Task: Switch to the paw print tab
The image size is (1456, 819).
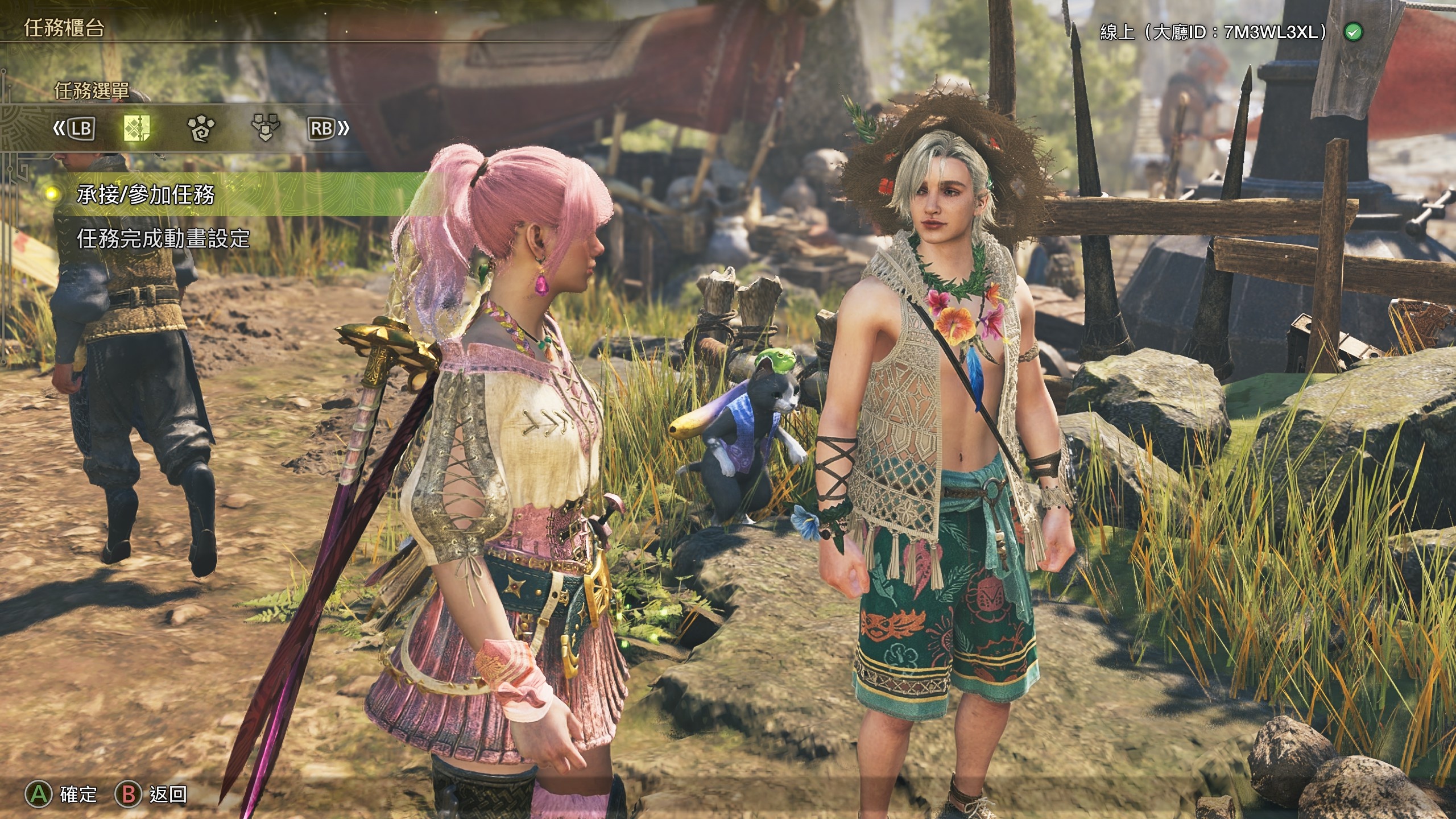Action: pos(201,128)
